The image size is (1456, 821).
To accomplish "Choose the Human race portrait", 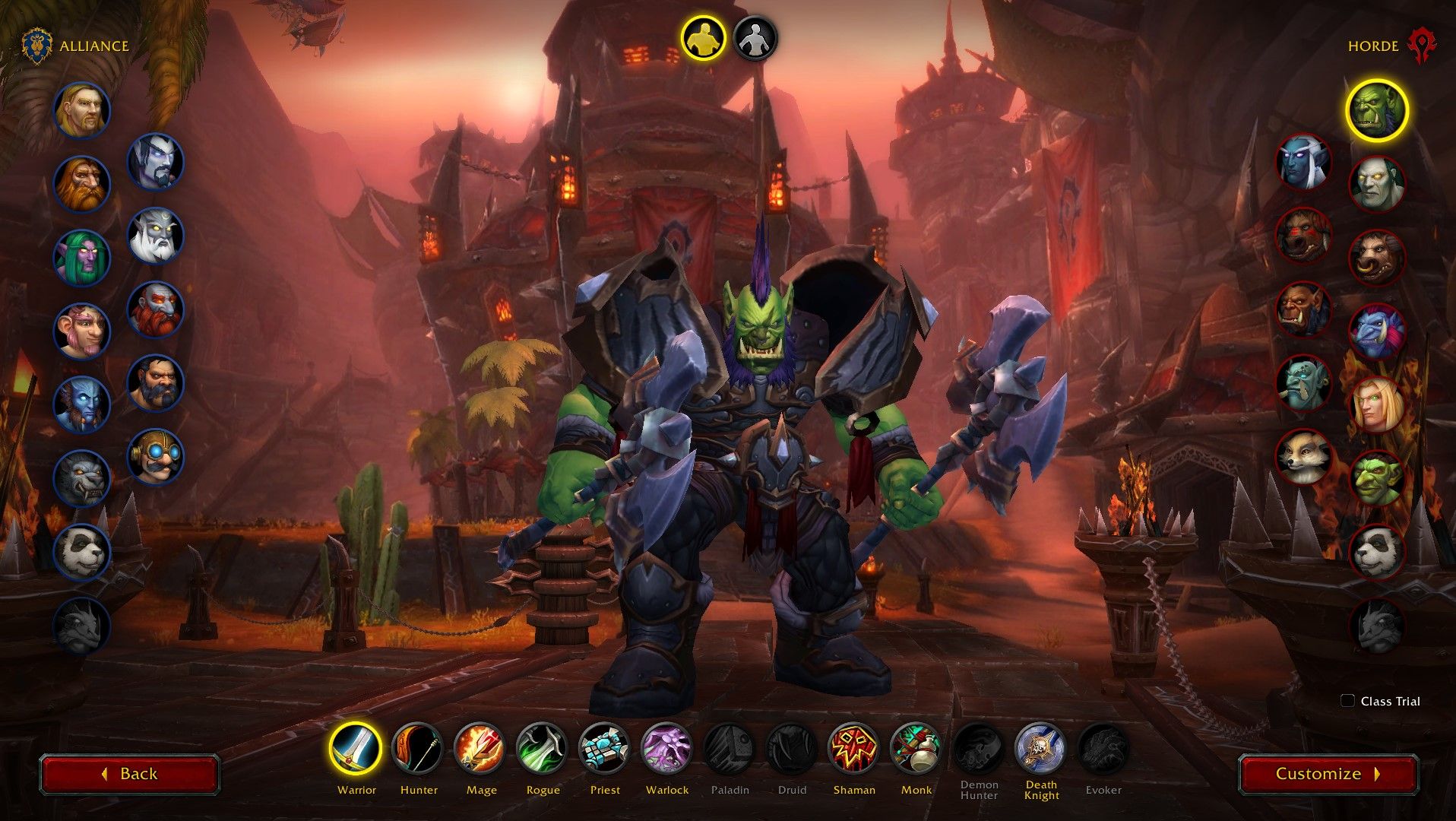I will click(82, 110).
